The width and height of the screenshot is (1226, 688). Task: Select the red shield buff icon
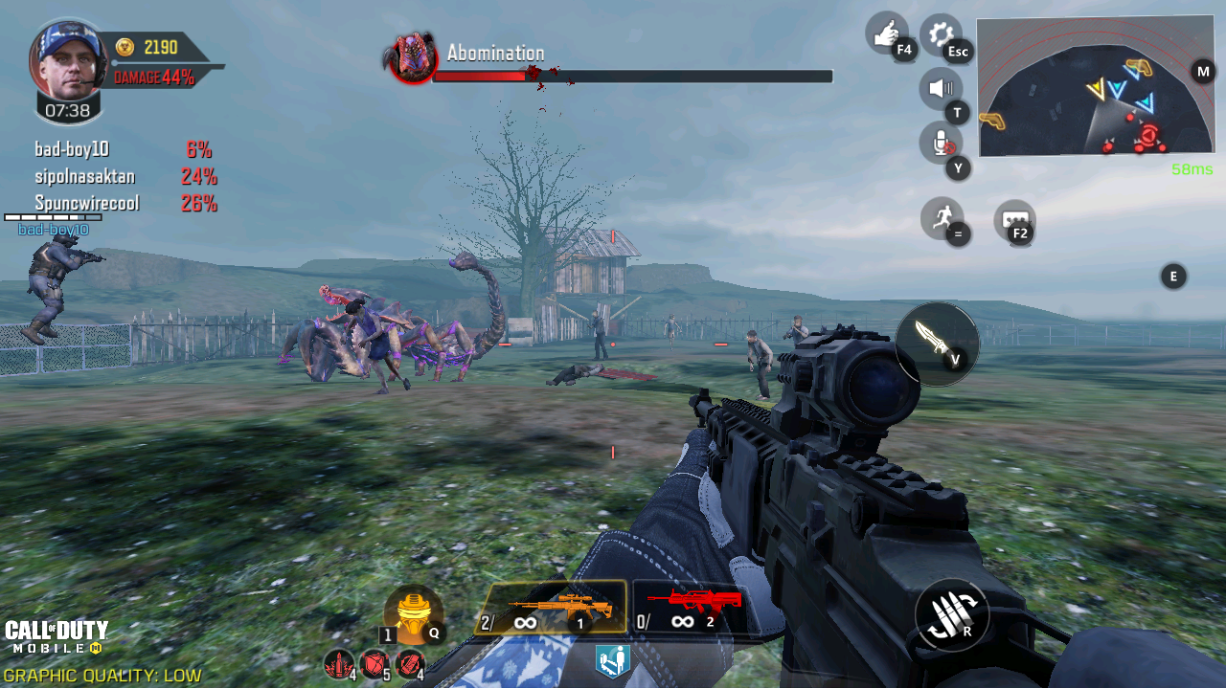[373, 662]
